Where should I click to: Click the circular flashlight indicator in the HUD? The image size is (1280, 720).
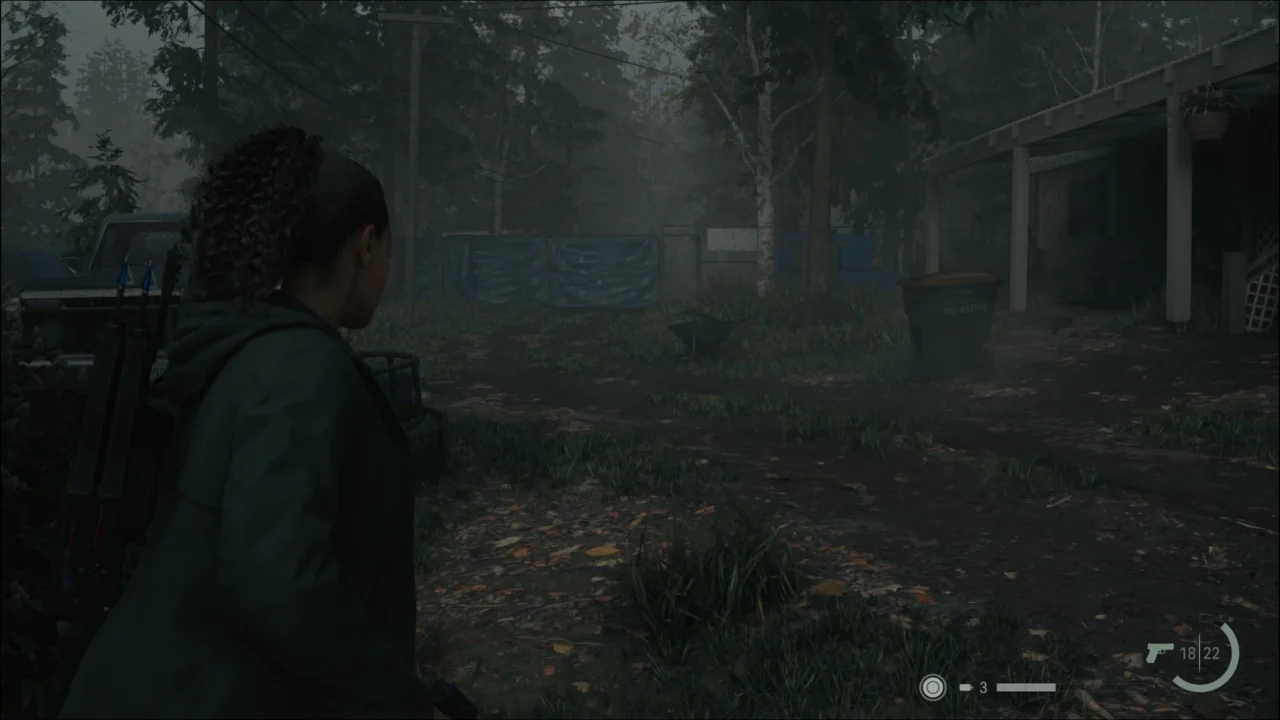point(932,688)
